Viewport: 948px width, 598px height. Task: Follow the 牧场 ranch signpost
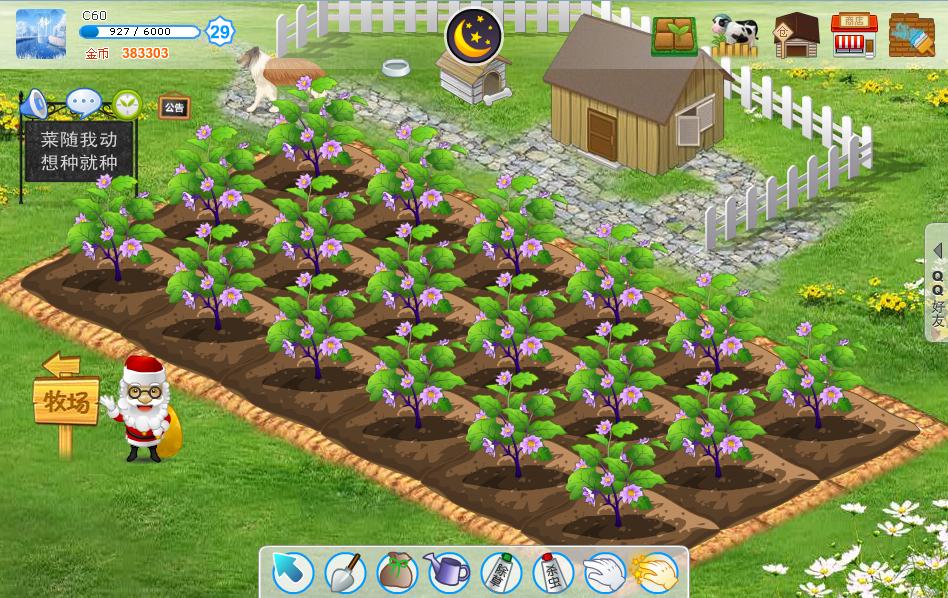(66, 402)
